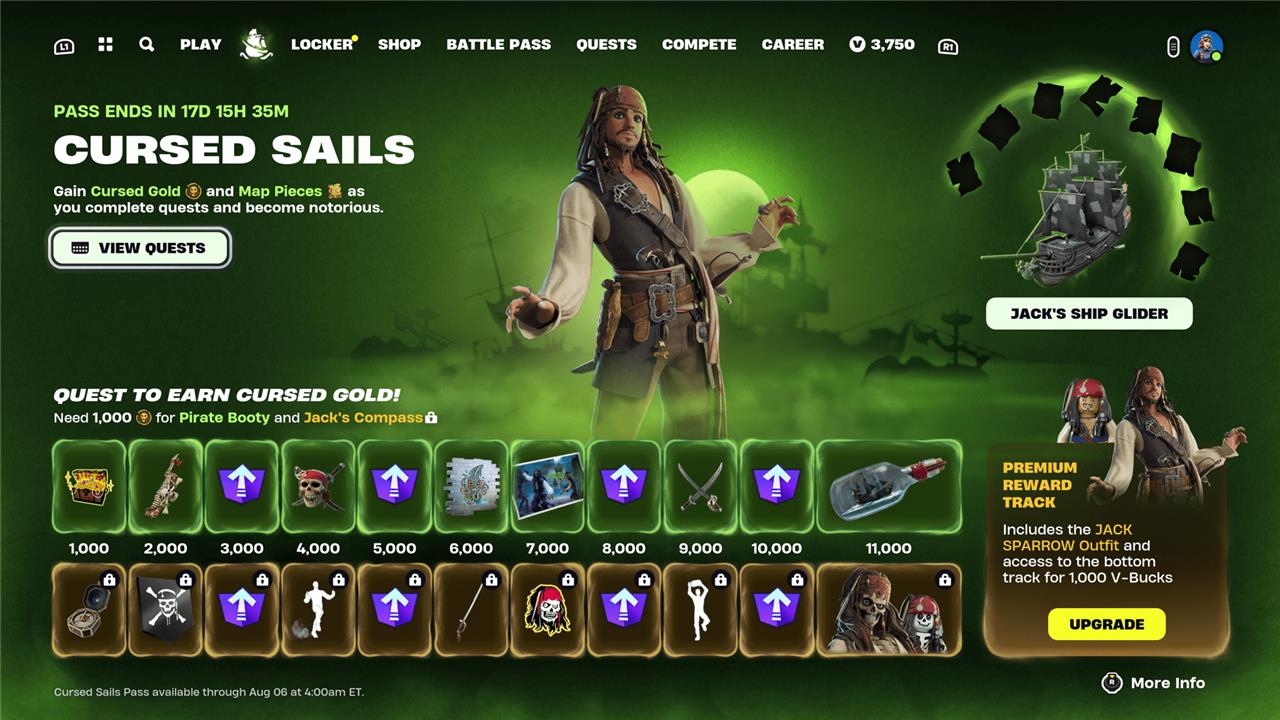1280x720 pixels.
Task: Open the four-square grid menu icon
Action: click(105, 44)
